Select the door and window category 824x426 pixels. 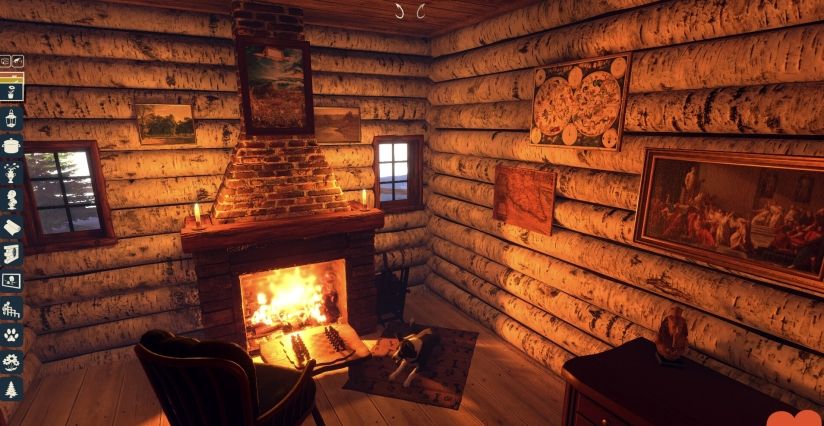pyautogui.click(x=12, y=254)
